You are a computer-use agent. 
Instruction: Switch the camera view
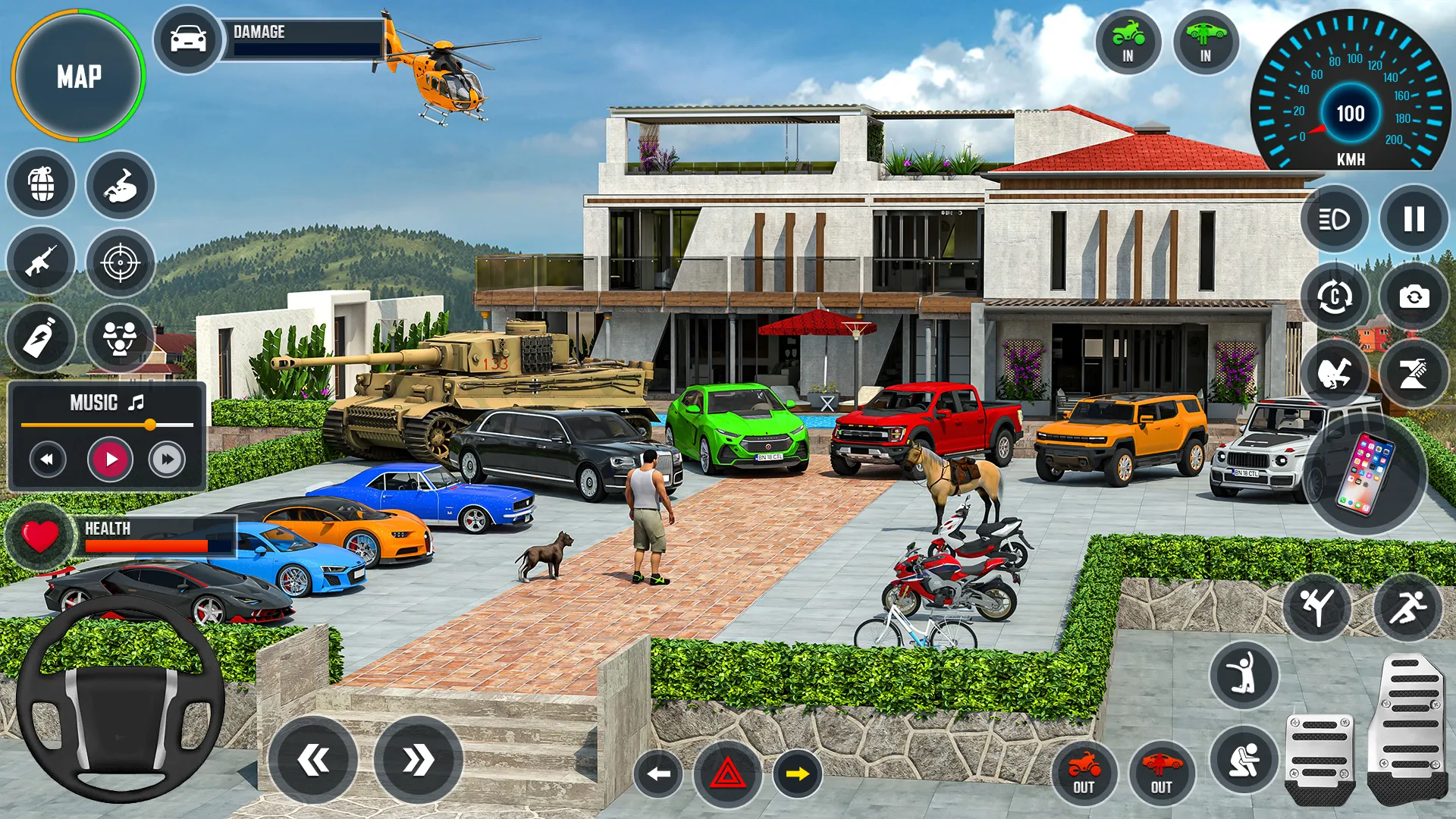(x=1414, y=297)
